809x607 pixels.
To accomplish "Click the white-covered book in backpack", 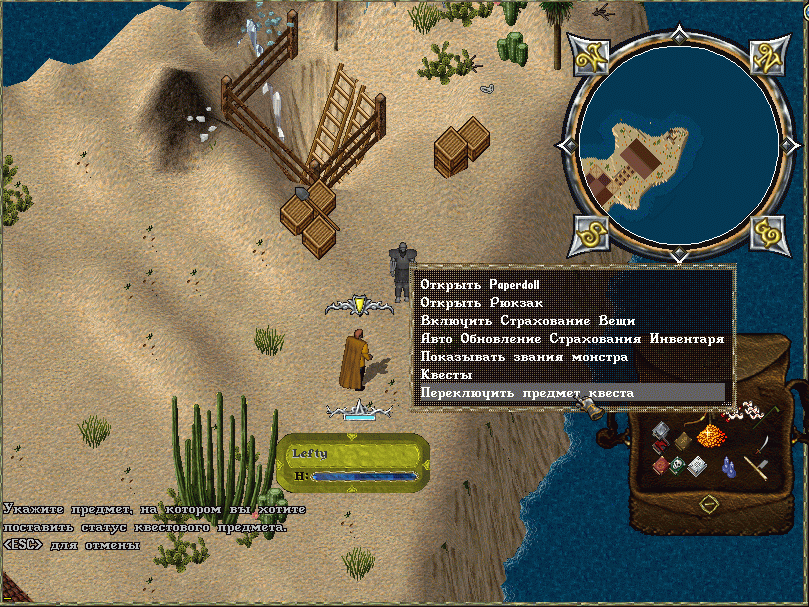I will [697, 465].
